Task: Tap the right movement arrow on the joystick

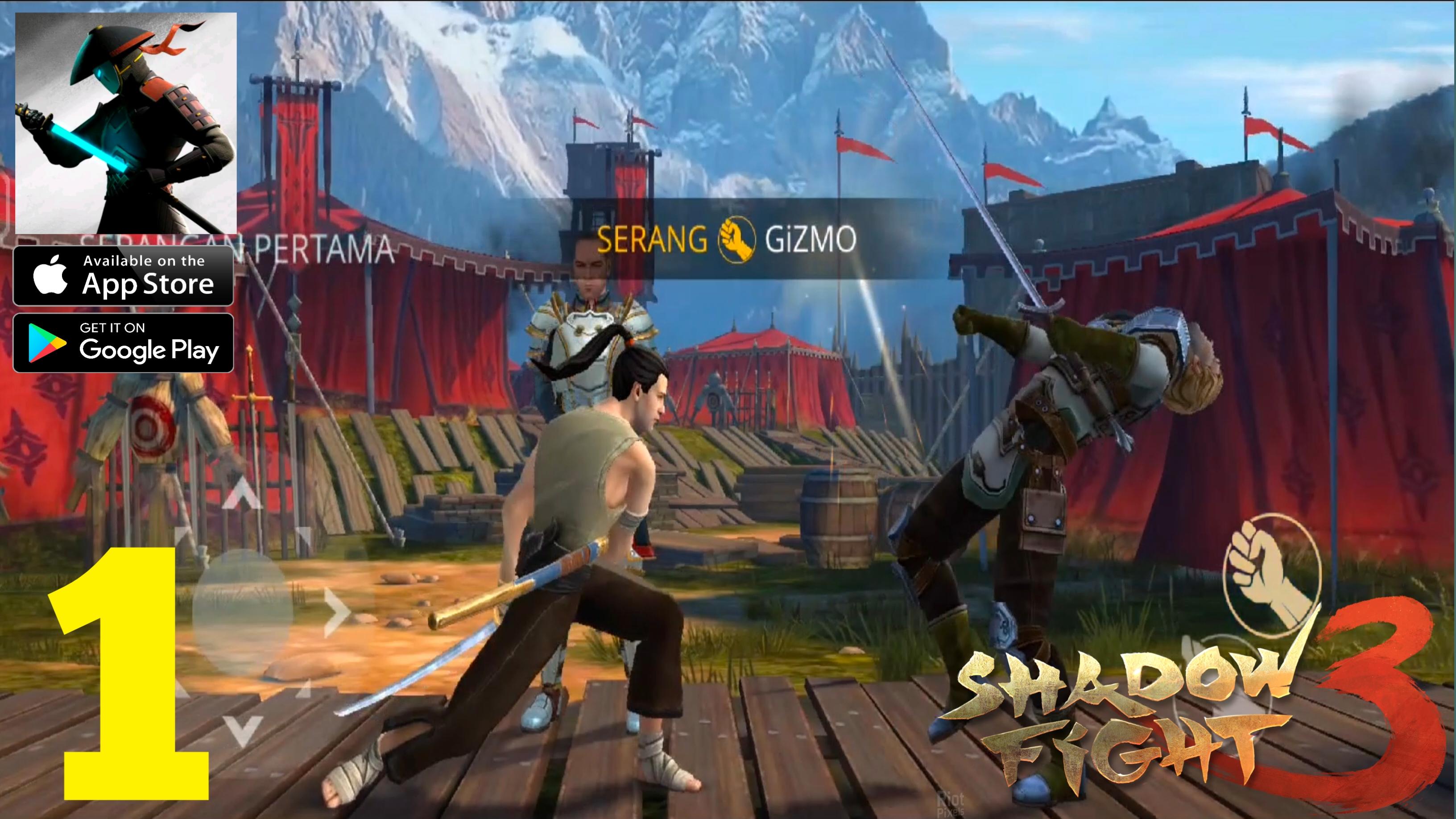Action: click(x=336, y=612)
